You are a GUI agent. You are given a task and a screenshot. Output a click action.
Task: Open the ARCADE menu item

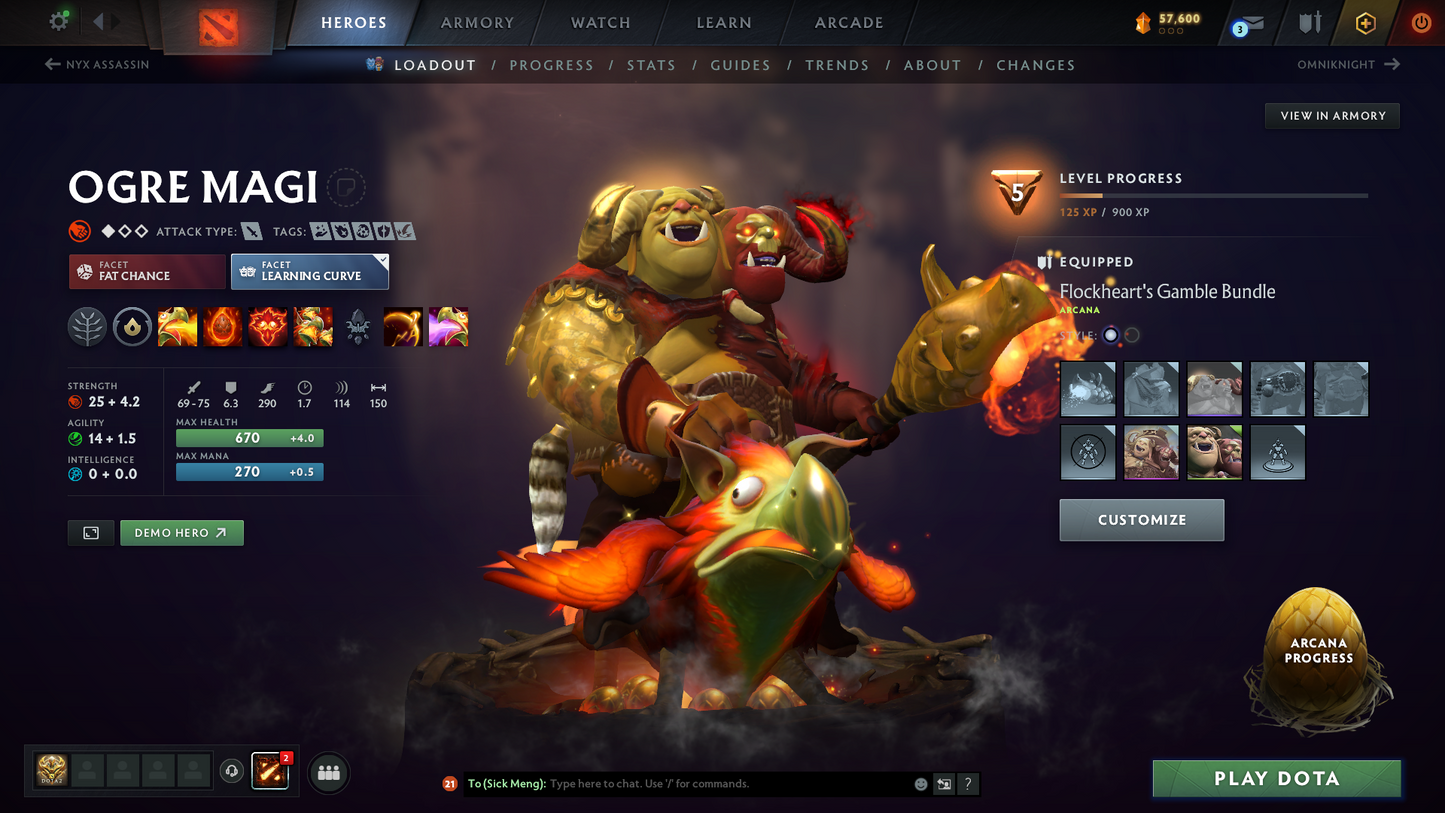point(848,22)
